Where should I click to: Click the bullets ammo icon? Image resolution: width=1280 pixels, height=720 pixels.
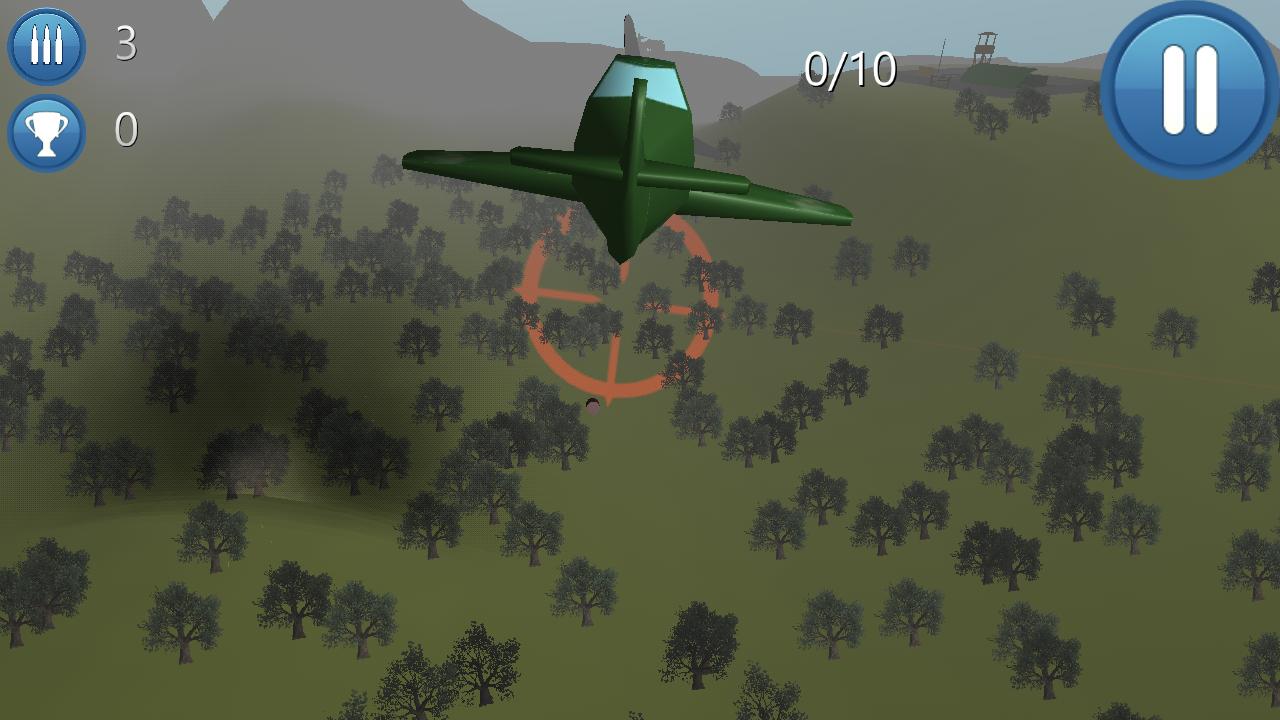(44, 44)
